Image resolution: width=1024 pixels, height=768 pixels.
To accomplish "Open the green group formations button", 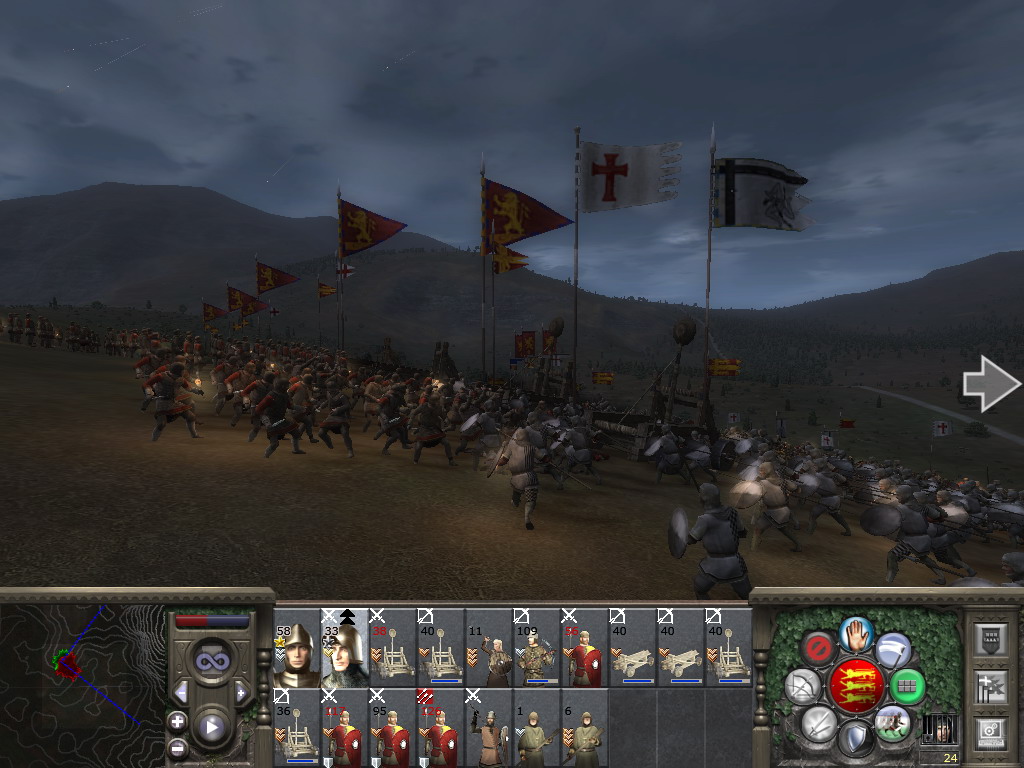I will point(907,686).
